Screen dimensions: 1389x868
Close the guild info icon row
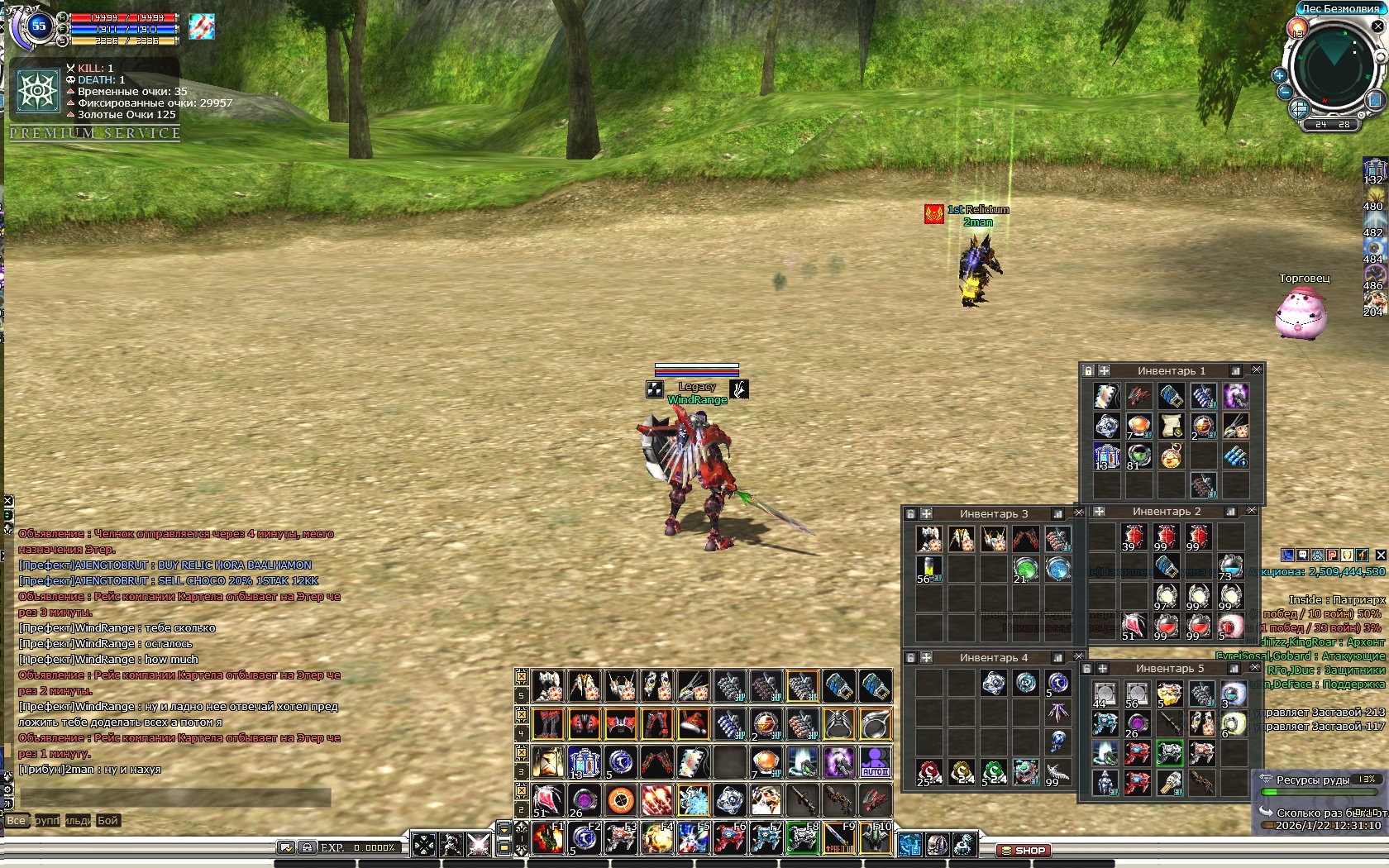tap(1380, 555)
